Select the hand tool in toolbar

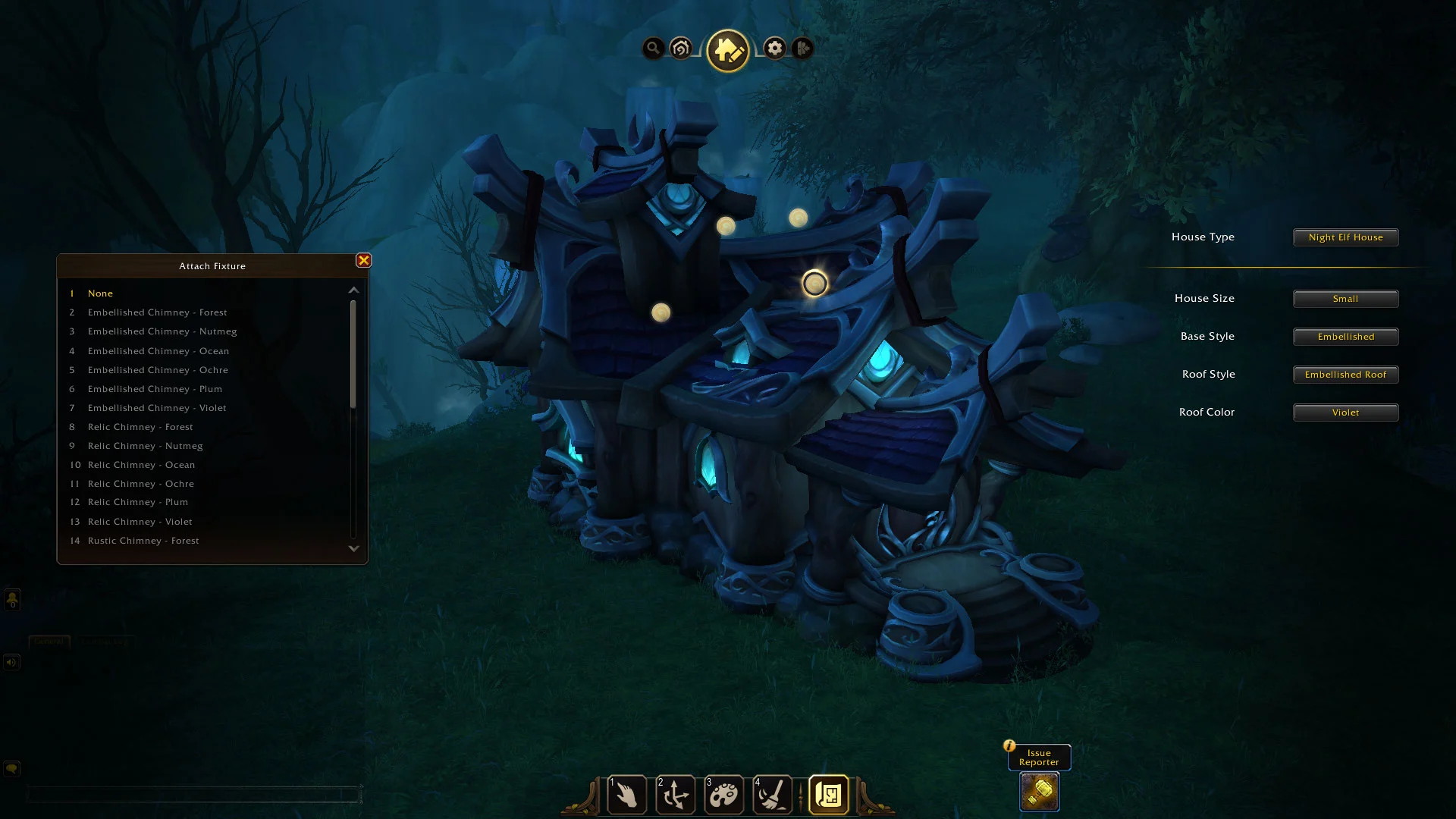point(627,795)
